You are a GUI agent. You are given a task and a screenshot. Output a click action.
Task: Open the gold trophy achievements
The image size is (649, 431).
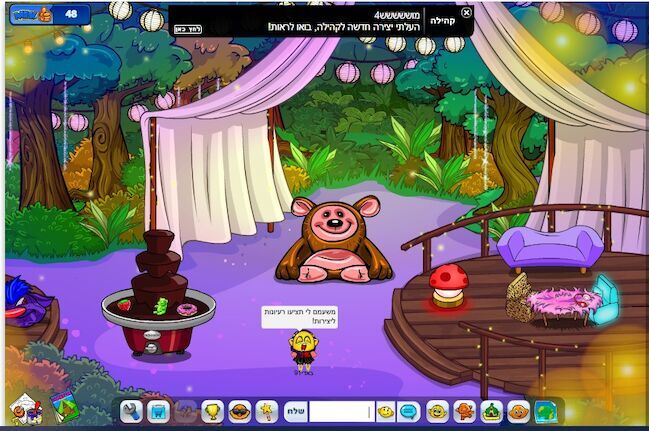213,411
